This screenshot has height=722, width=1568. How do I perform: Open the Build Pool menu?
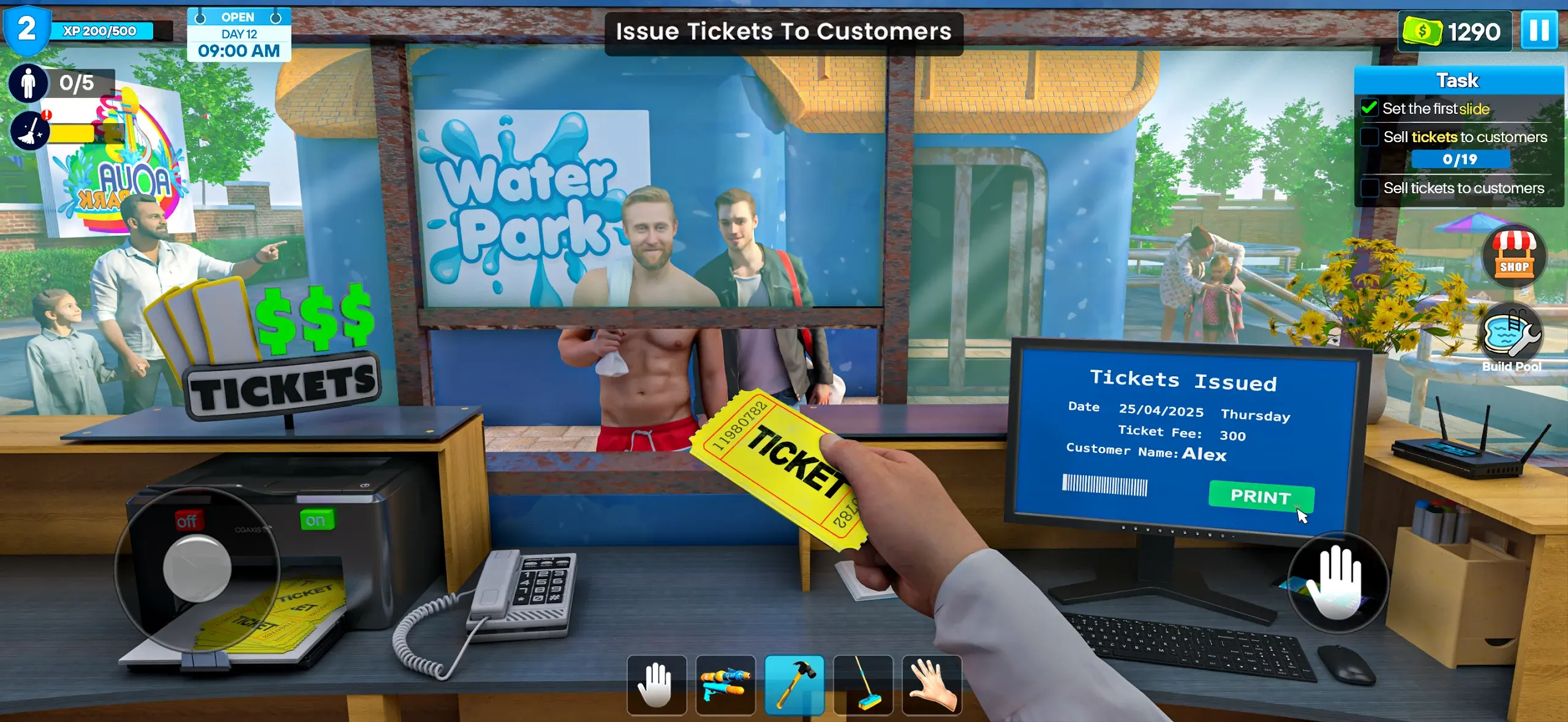pos(1511,338)
